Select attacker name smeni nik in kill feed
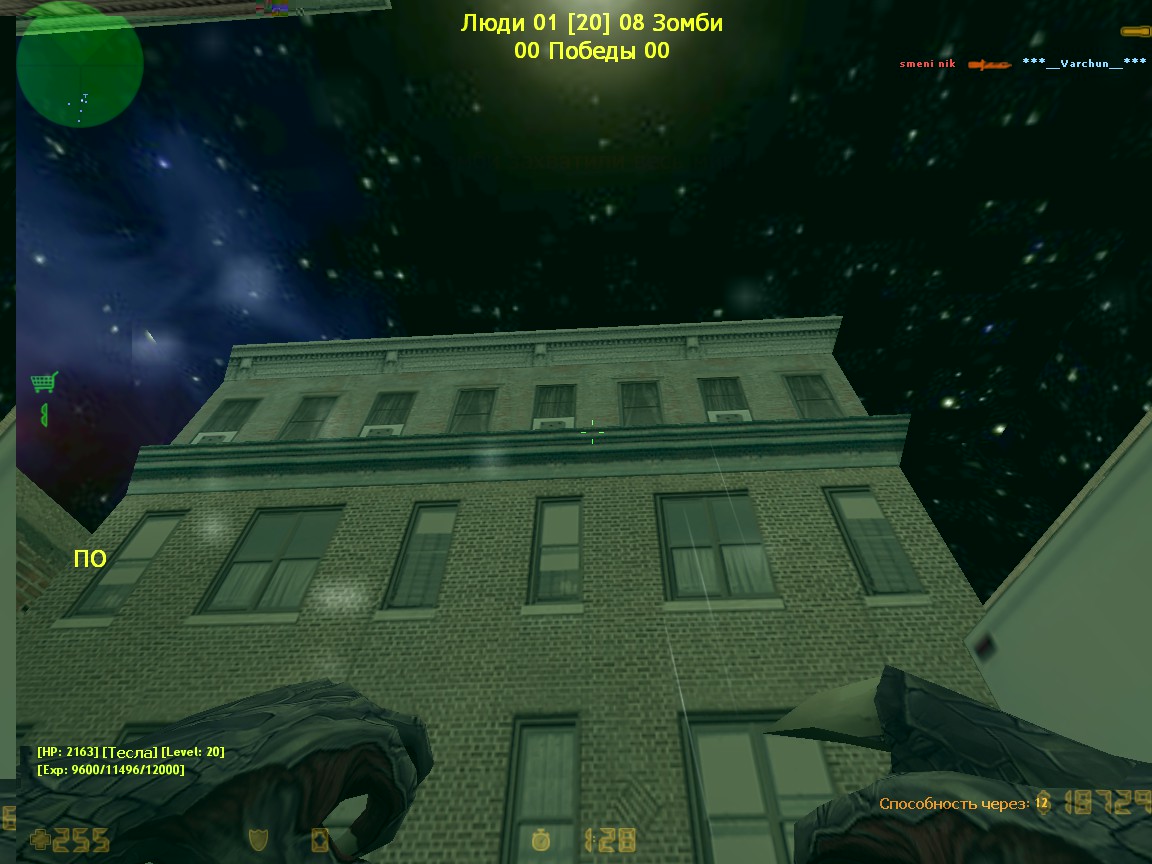This screenshot has width=1152, height=864. pos(927,64)
